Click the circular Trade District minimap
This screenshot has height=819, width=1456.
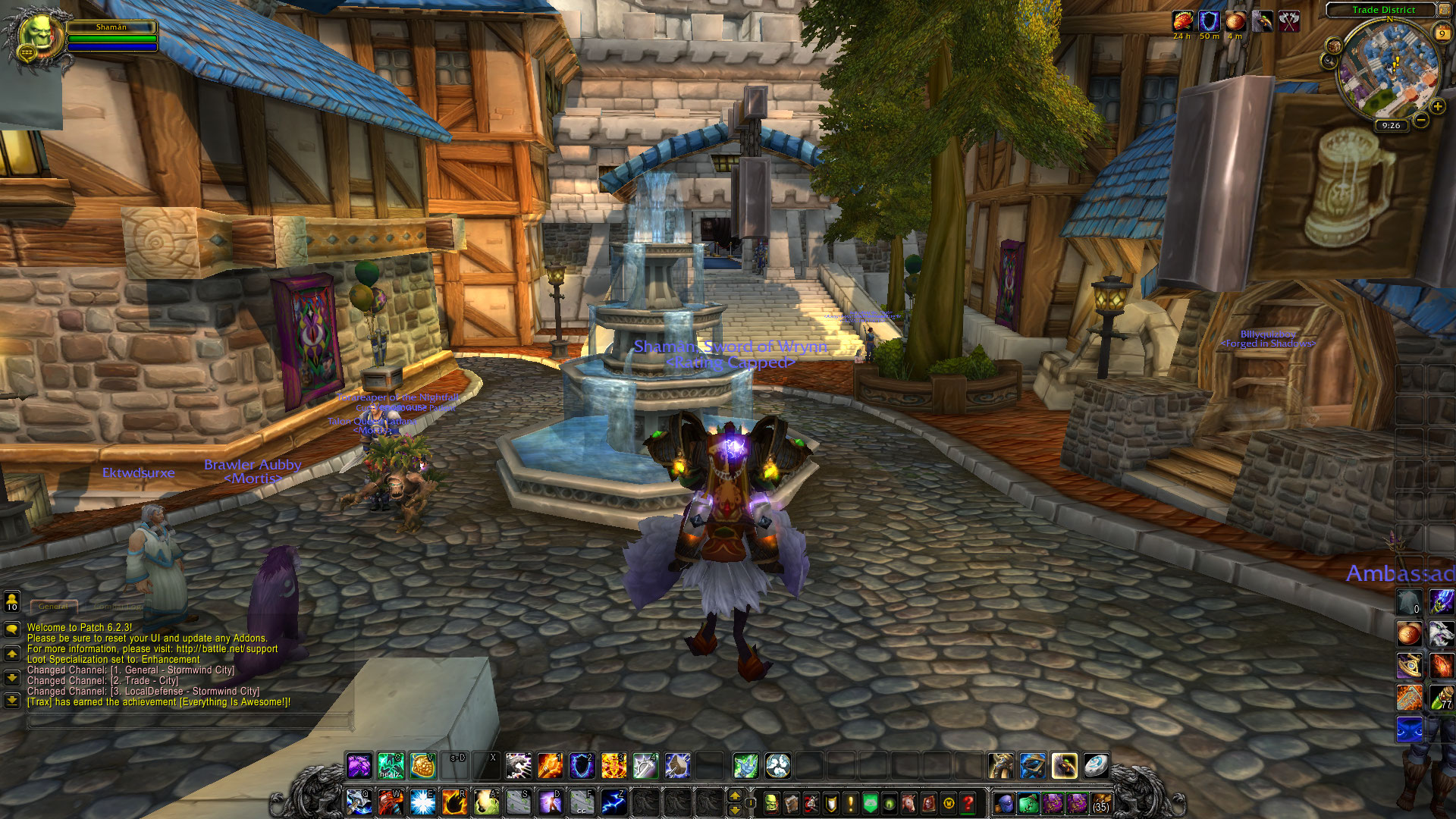[1390, 68]
